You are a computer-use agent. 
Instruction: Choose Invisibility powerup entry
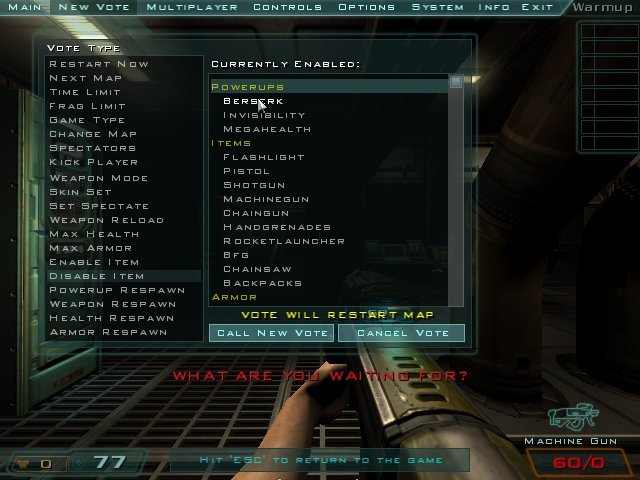click(x=264, y=115)
